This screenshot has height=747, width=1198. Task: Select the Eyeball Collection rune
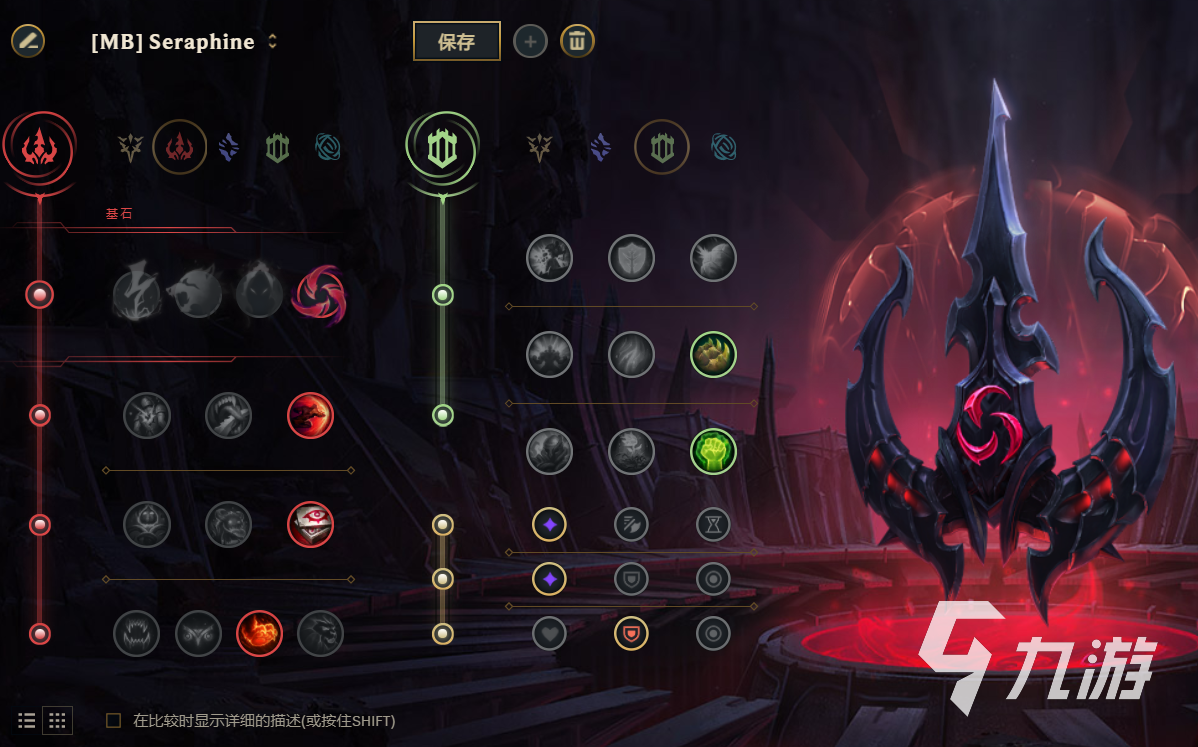tap(310, 525)
